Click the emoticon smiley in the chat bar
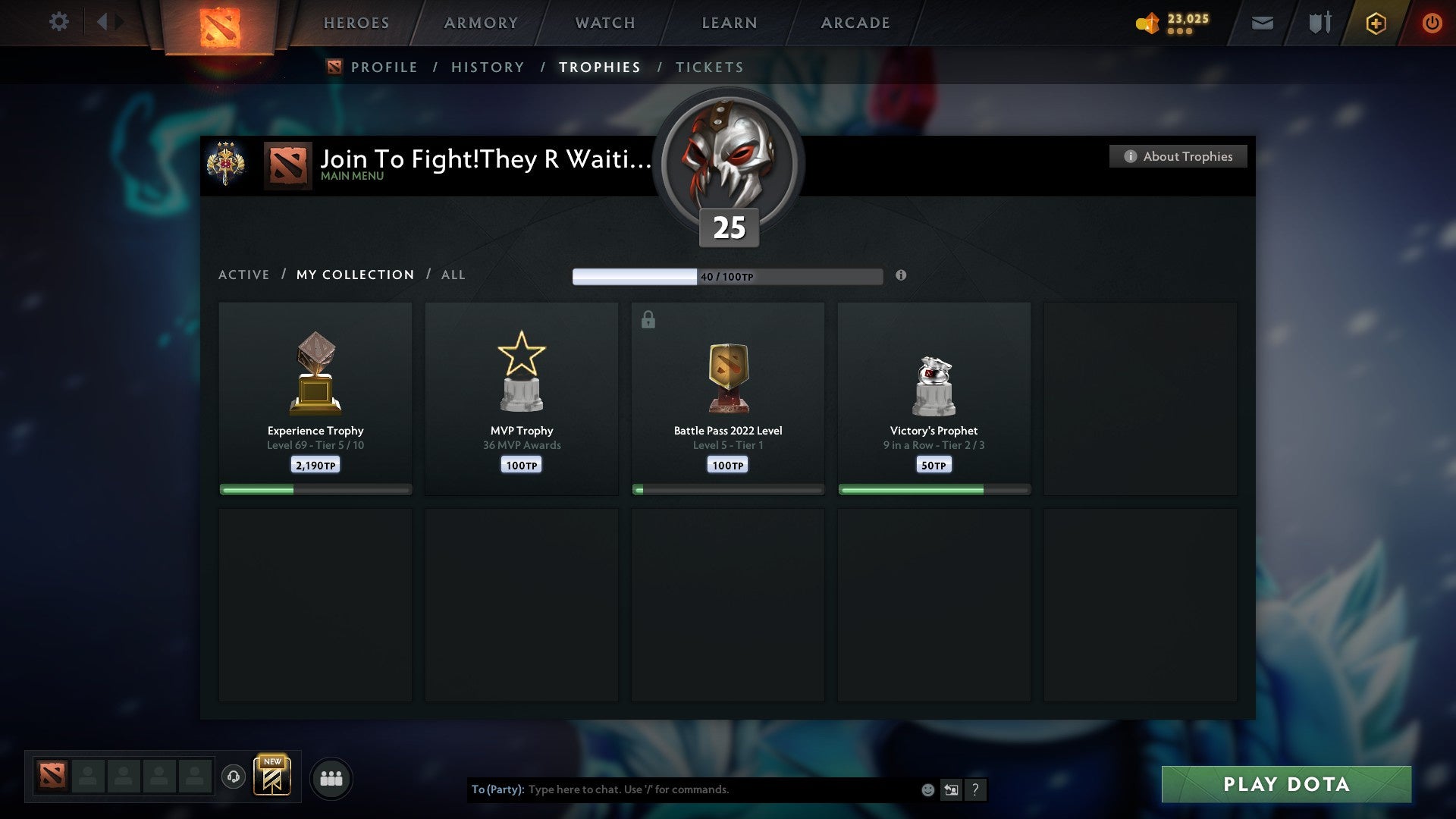This screenshot has height=819, width=1456. point(927,789)
